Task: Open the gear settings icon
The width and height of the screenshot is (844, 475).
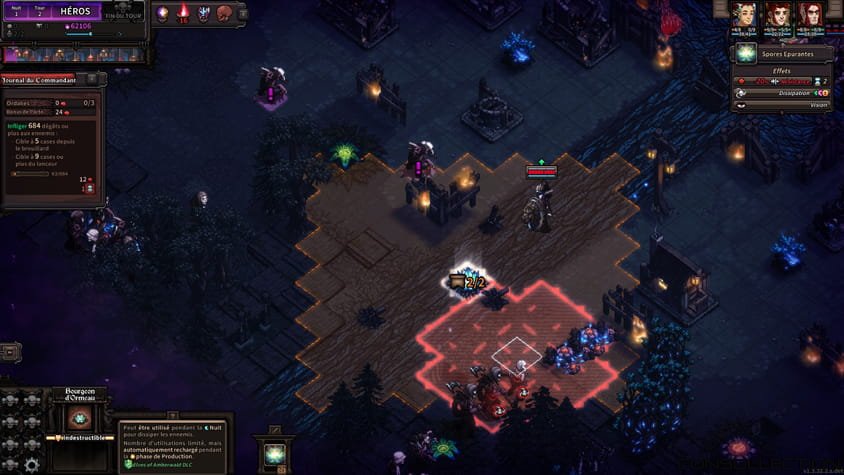Action: [32, 464]
